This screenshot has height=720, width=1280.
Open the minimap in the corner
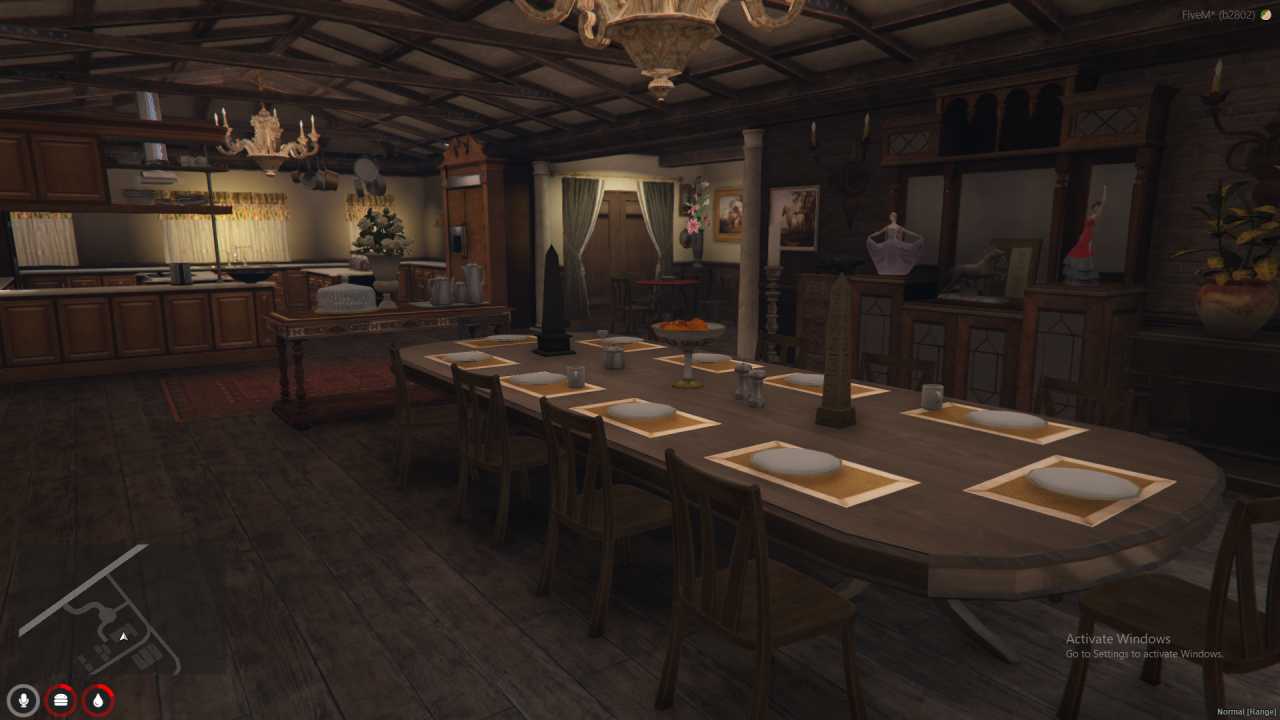coord(100,610)
